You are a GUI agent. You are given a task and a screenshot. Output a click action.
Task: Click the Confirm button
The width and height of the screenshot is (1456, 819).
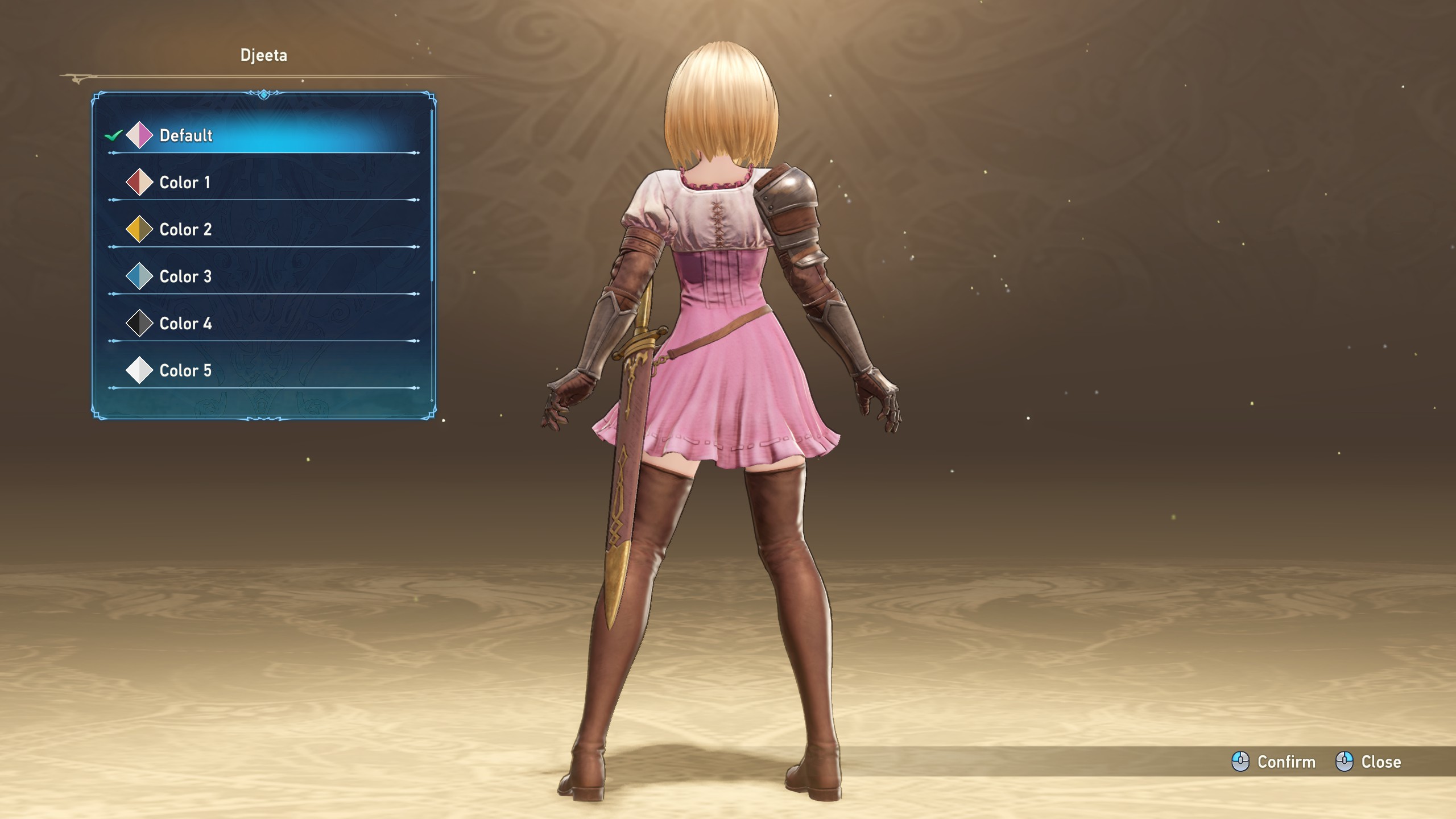coord(1274,762)
